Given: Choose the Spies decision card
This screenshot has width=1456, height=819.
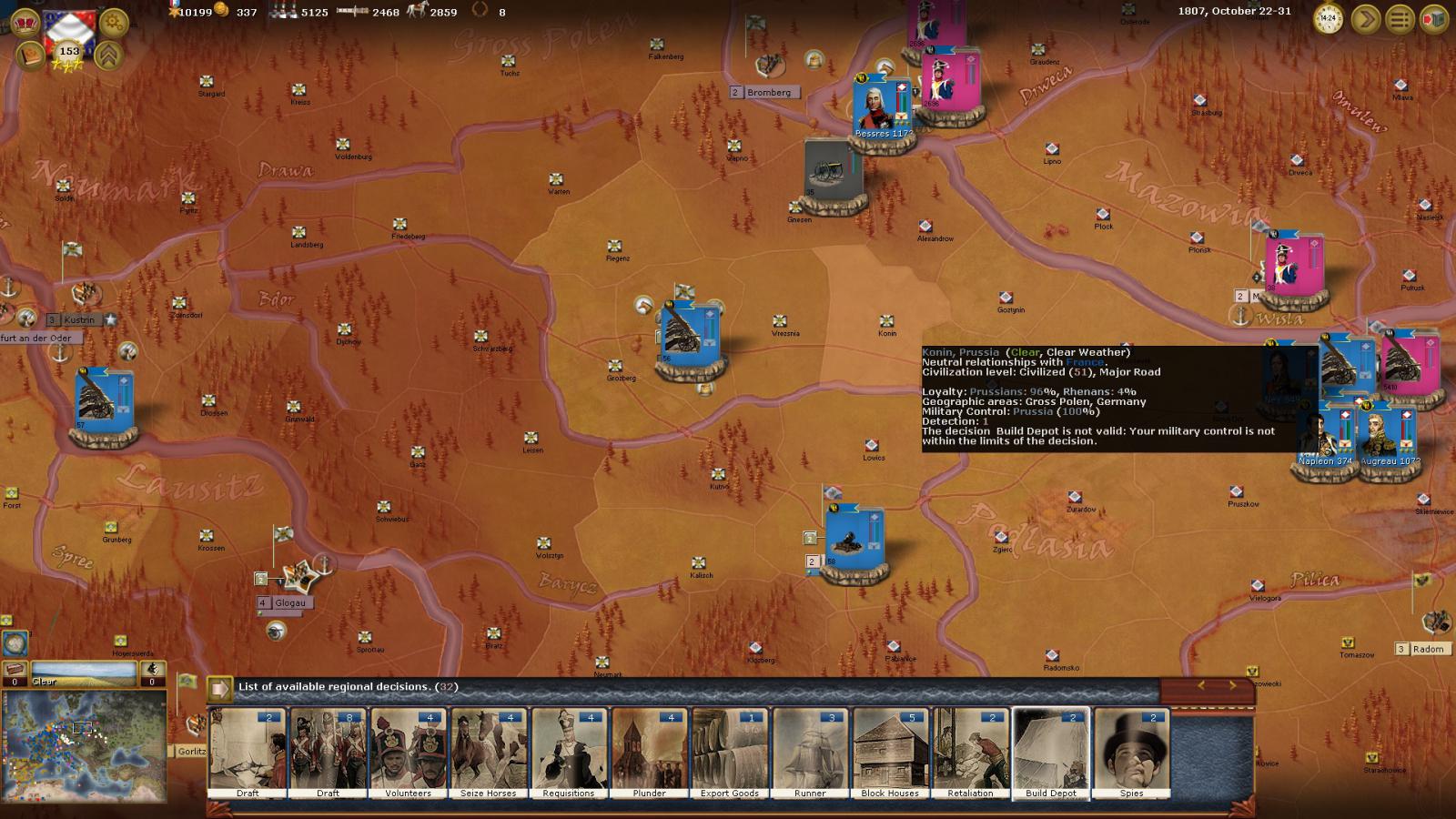Looking at the screenshot, I should (1131, 753).
